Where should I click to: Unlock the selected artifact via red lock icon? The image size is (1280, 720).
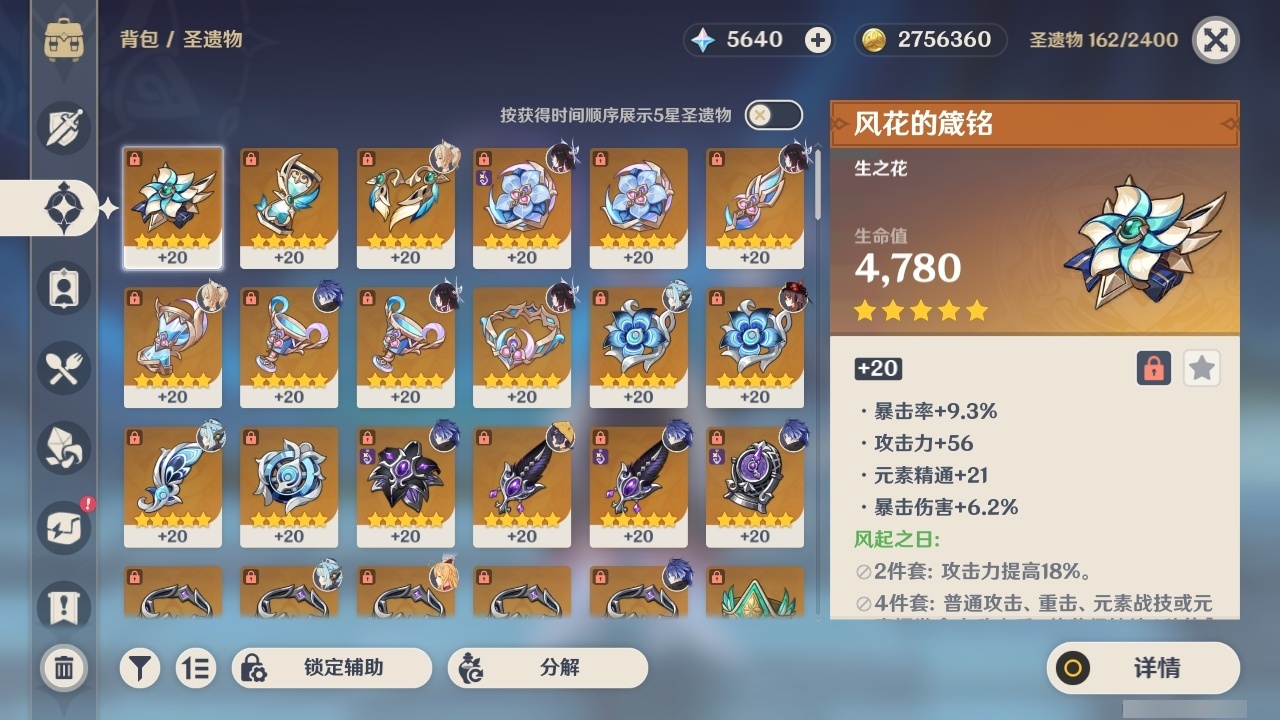(1152, 368)
